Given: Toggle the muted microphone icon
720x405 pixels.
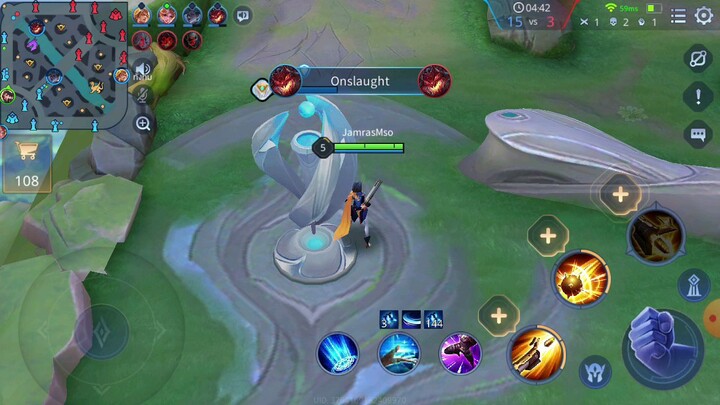Looking at the screenshot, I should coord(143,95).
